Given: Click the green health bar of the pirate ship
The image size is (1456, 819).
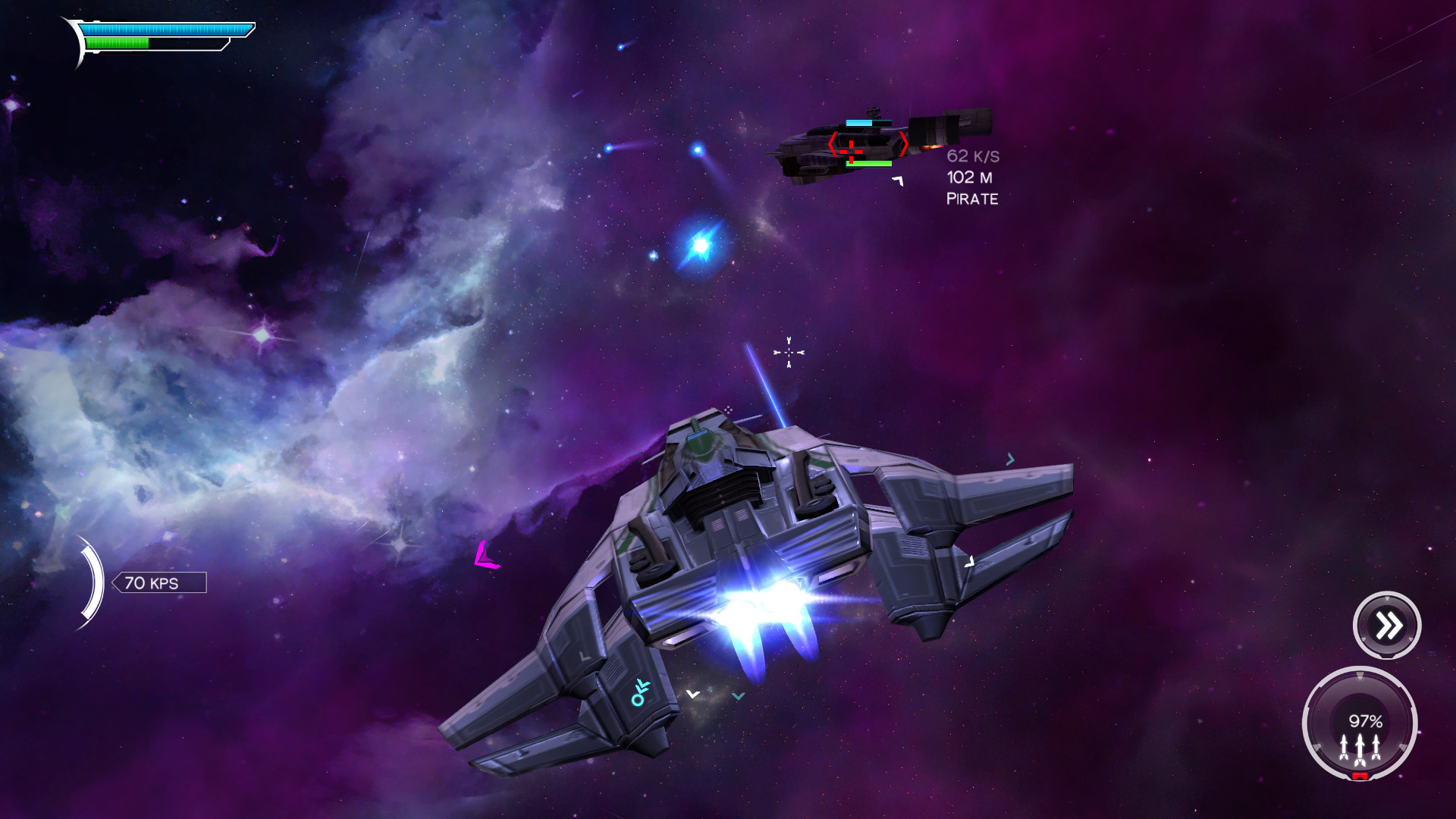Looking at the screenshot, I should 869,165.
